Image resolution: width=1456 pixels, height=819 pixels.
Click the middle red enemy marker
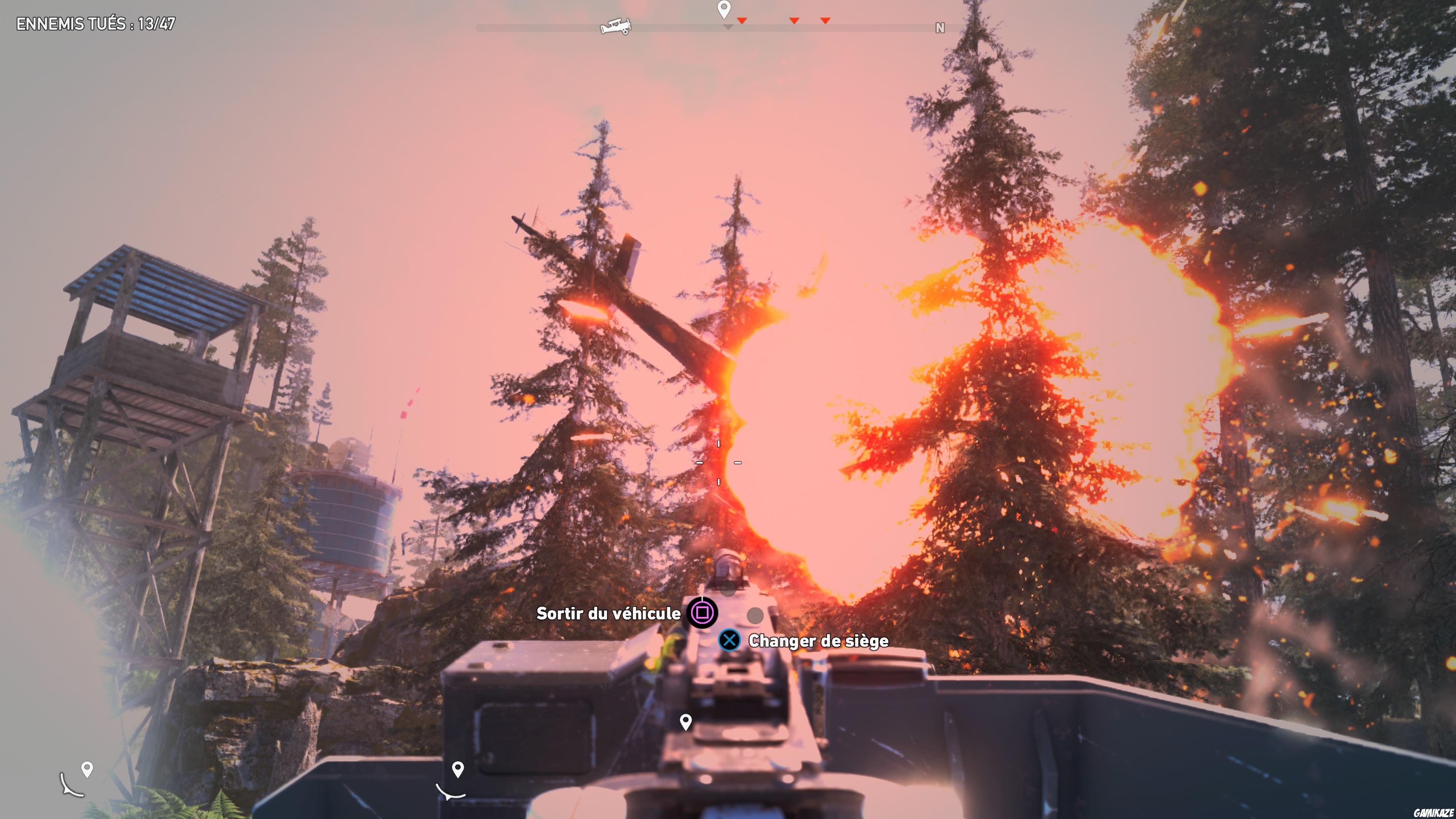[794, 20]
